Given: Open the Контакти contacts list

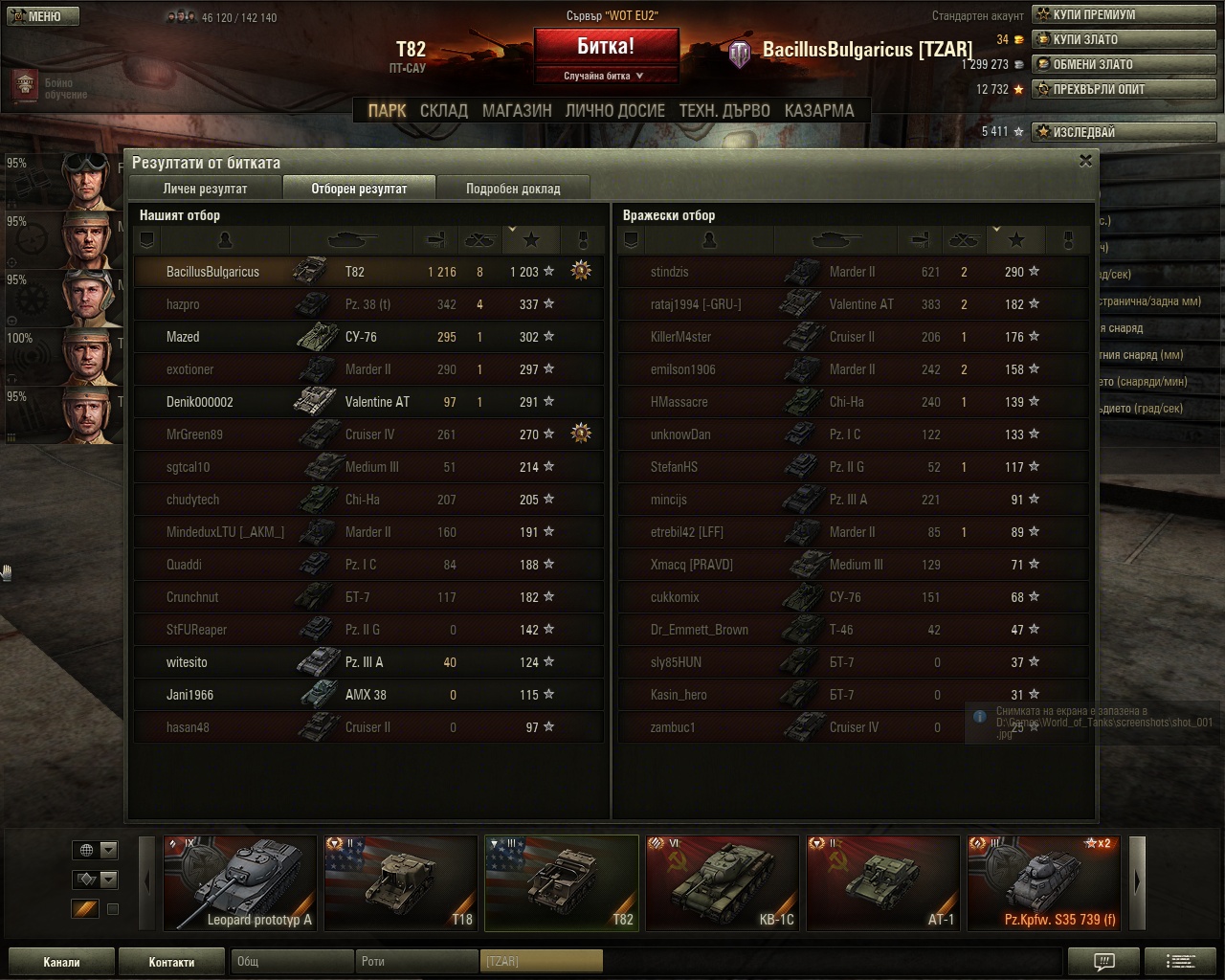Looking at the screenshot, I should (x=171, y=962).
